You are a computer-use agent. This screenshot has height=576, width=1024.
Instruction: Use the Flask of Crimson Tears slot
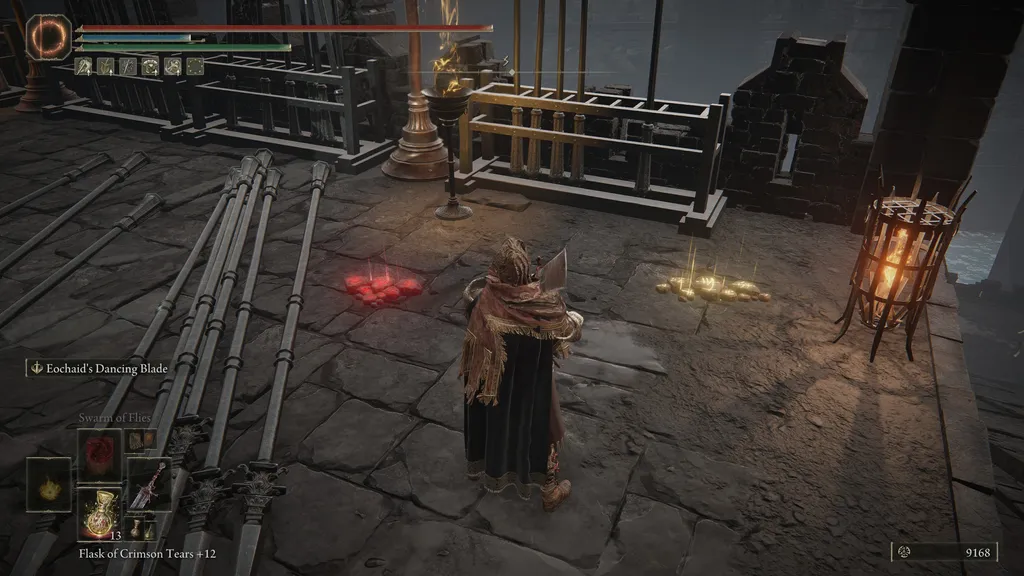(99, 513)
